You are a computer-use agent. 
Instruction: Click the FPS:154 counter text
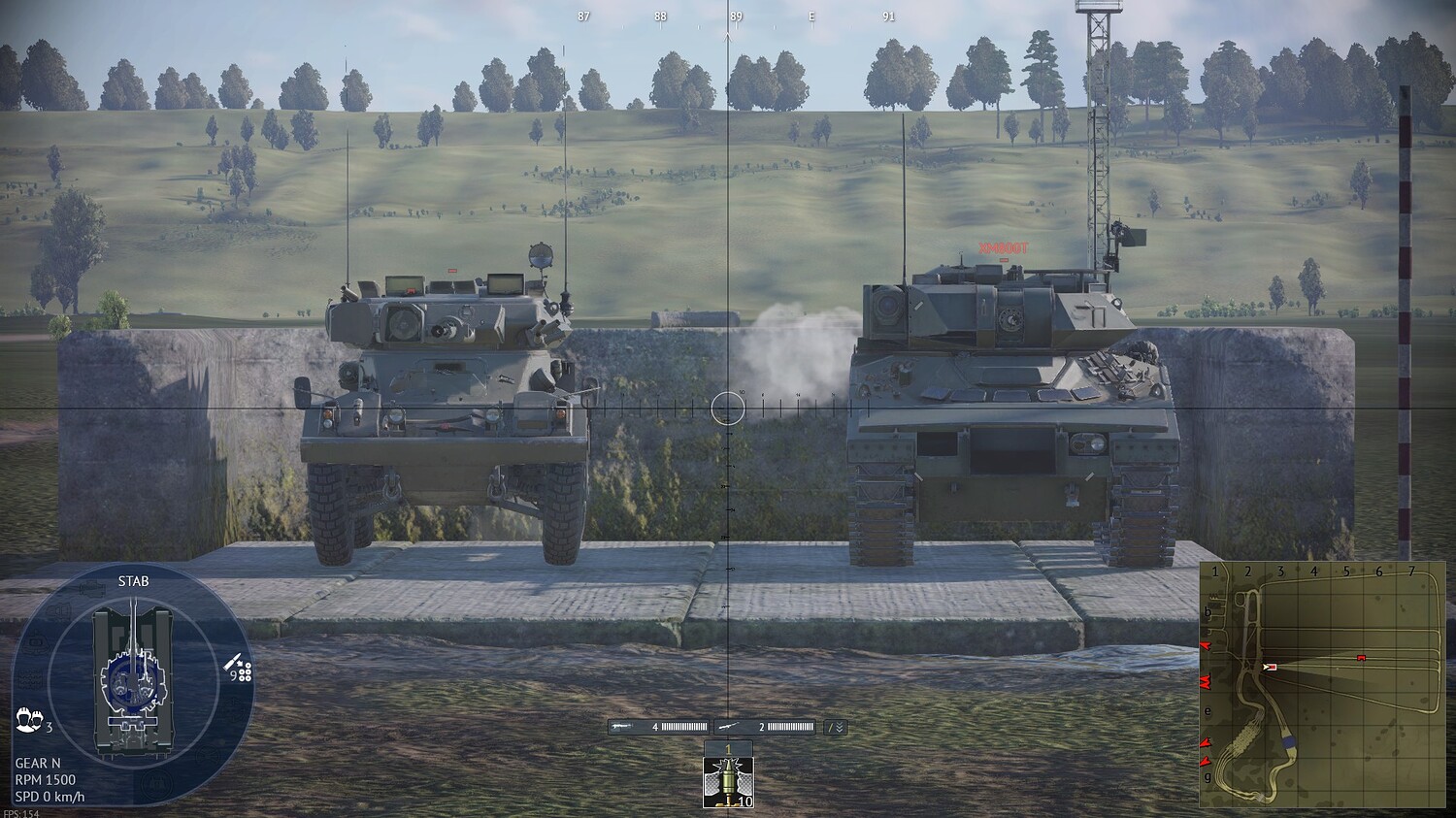point(21,813)
